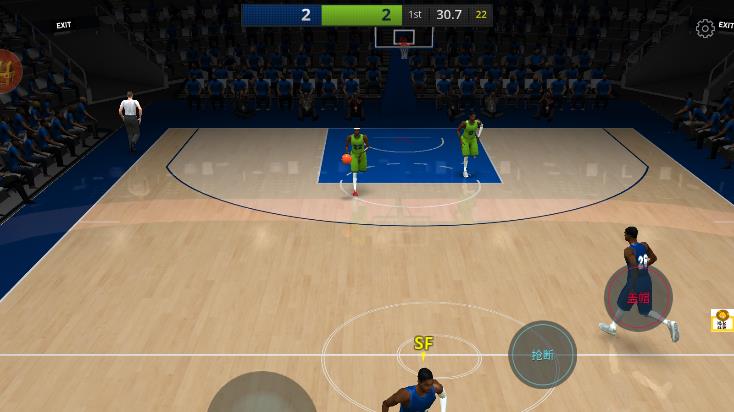
Task: Tap the 盖帽 block button
Action: (638, 297)
